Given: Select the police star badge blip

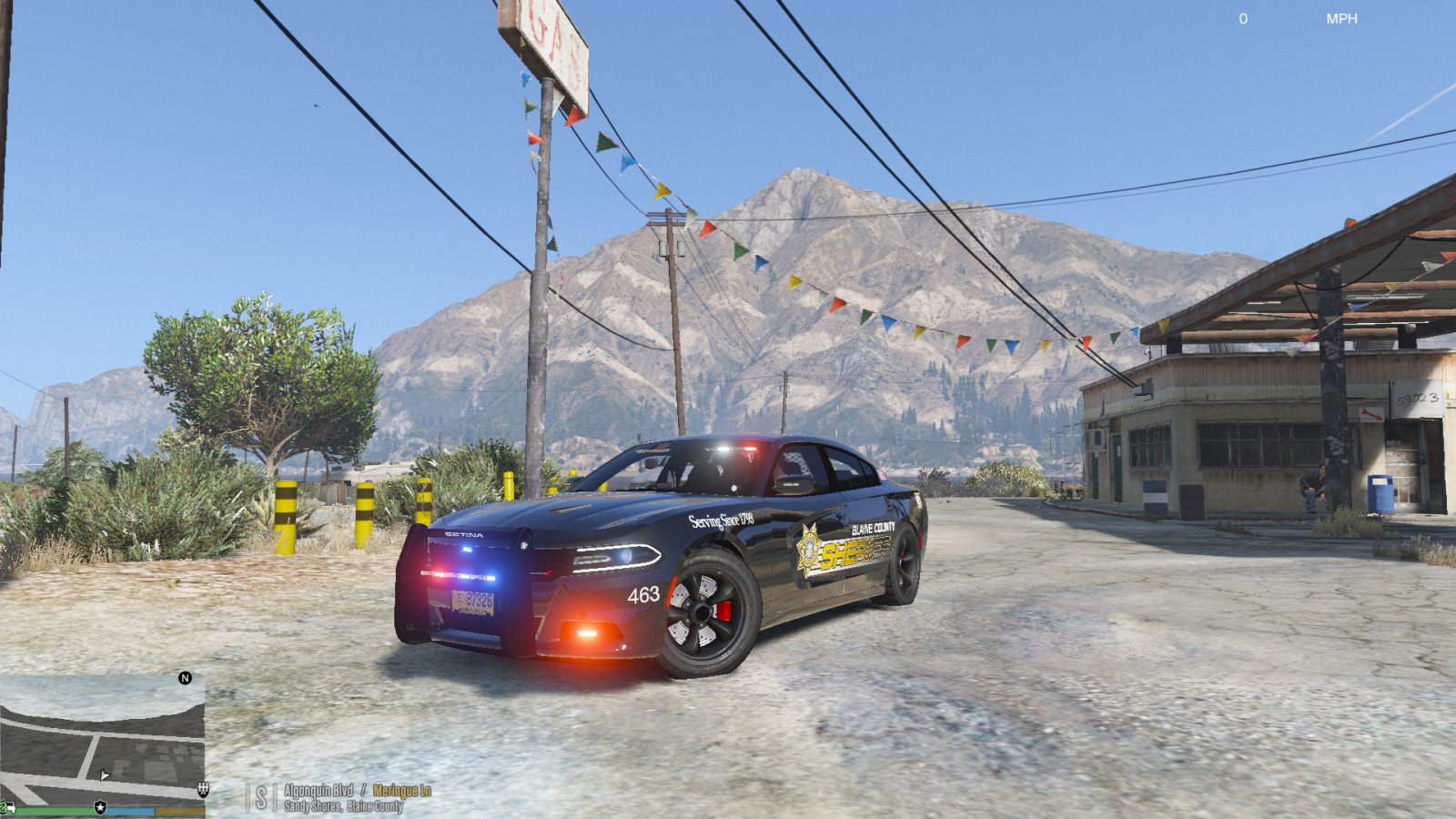Looking at the screenshot, I should (100, 807).
